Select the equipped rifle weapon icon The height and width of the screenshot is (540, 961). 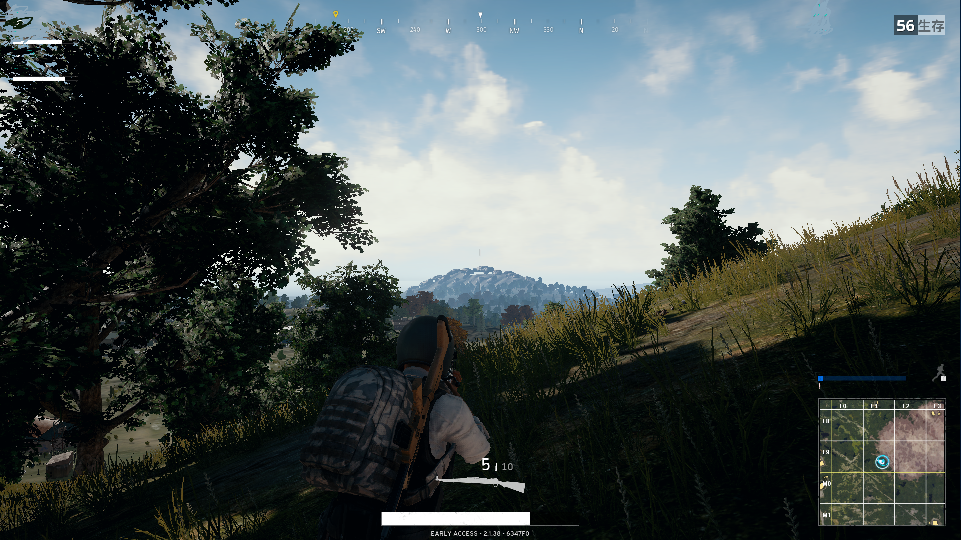point(481,484)
